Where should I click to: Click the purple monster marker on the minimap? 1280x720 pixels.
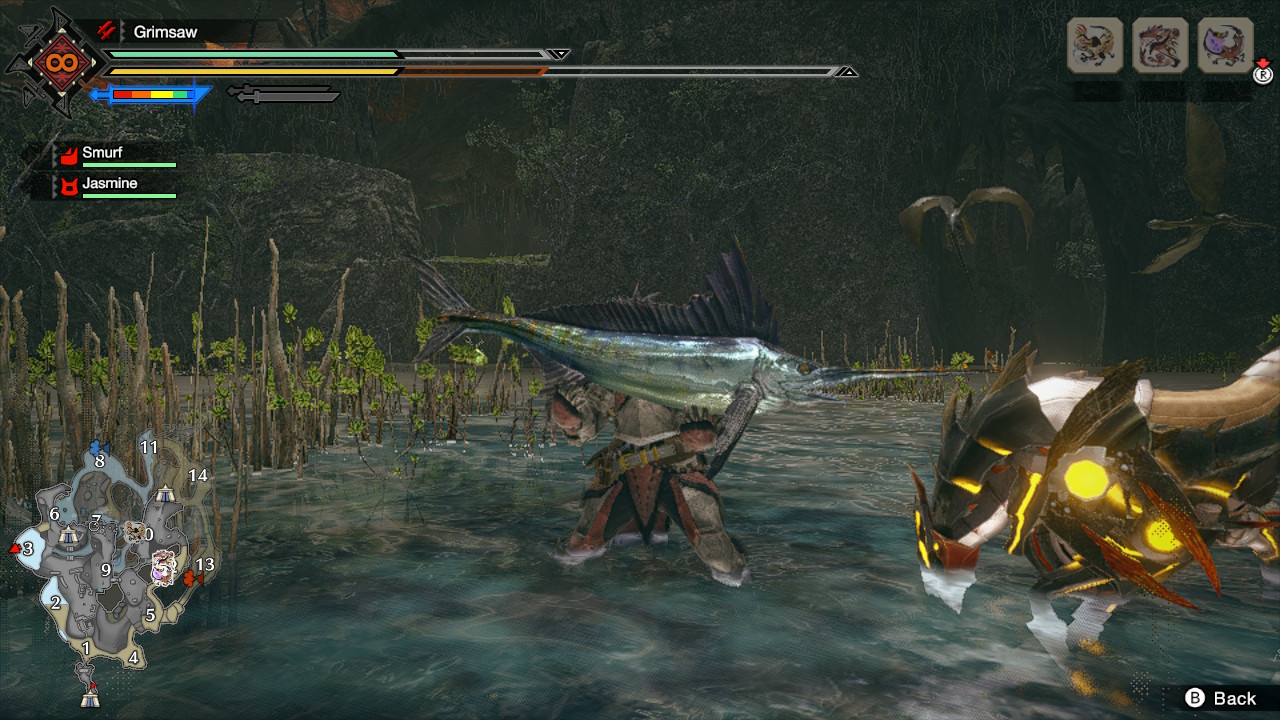click(x=162, y=570)
